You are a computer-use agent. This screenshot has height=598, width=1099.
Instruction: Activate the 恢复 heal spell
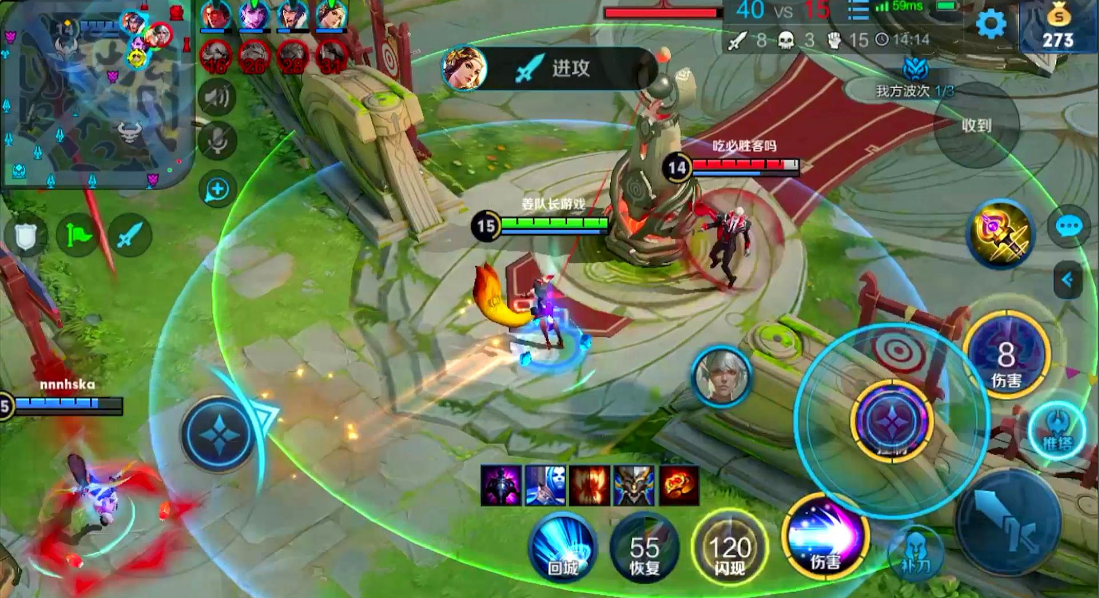point(644,547)
